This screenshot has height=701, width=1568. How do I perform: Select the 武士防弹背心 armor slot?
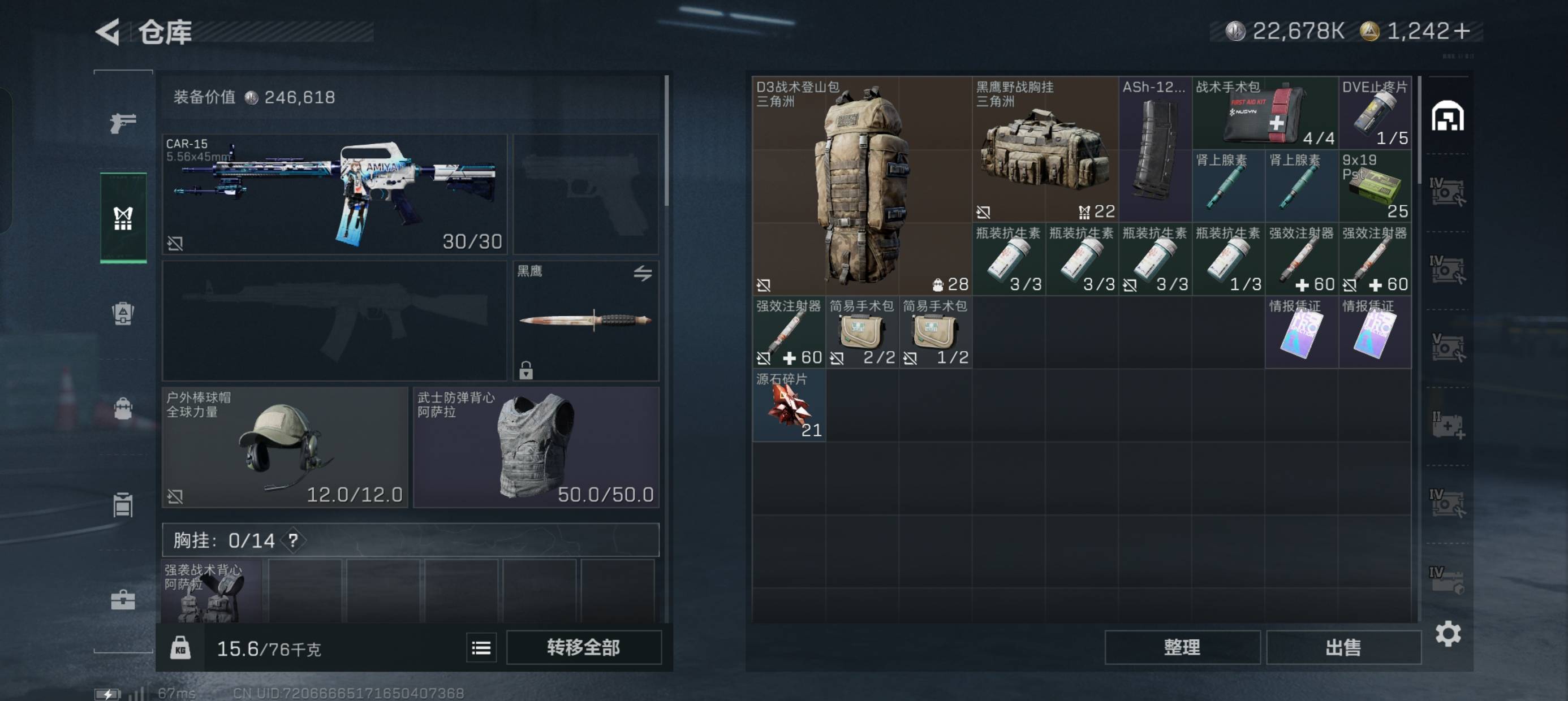(536, 447)
